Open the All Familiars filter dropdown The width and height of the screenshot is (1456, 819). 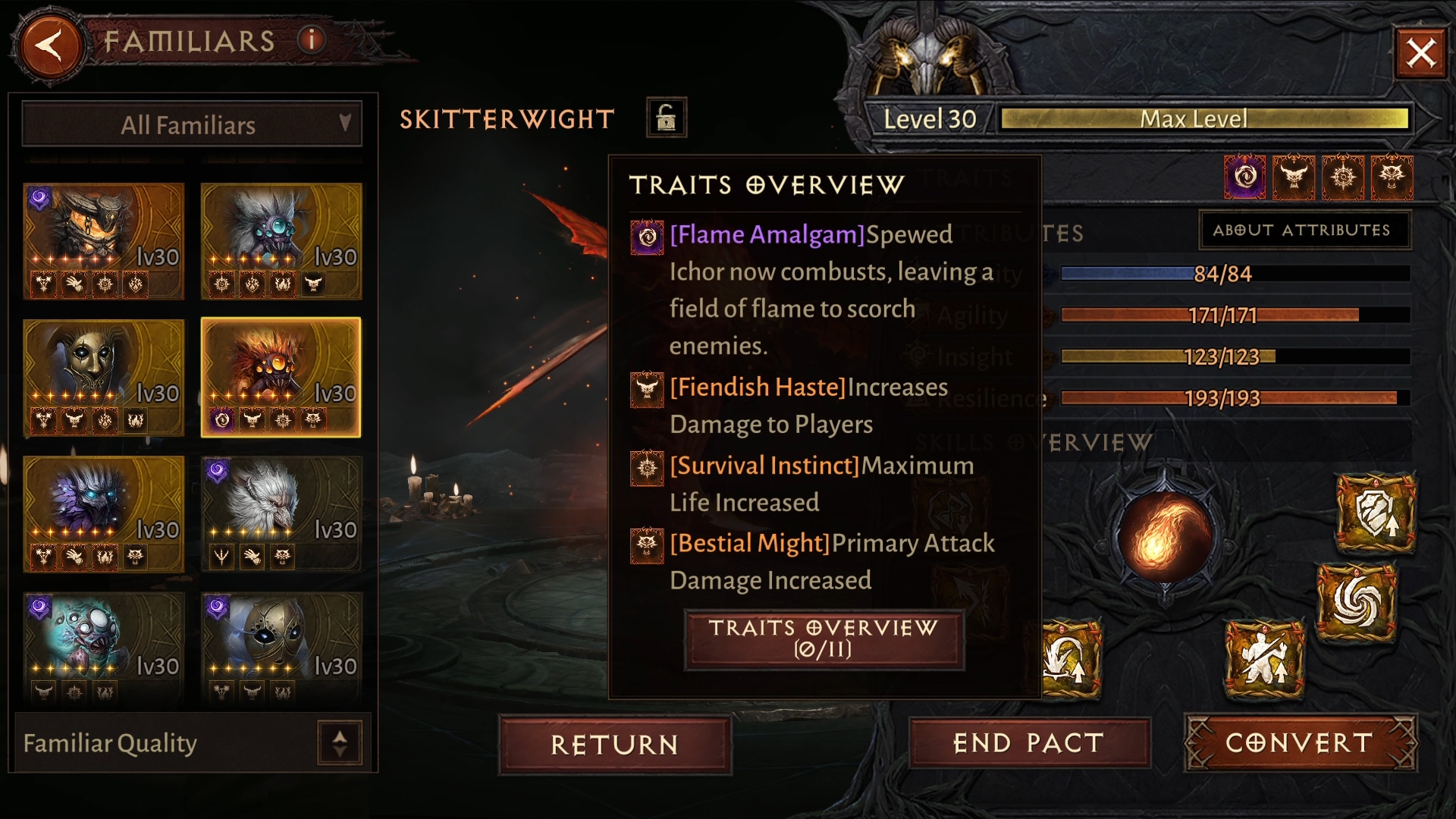point(191,124)
